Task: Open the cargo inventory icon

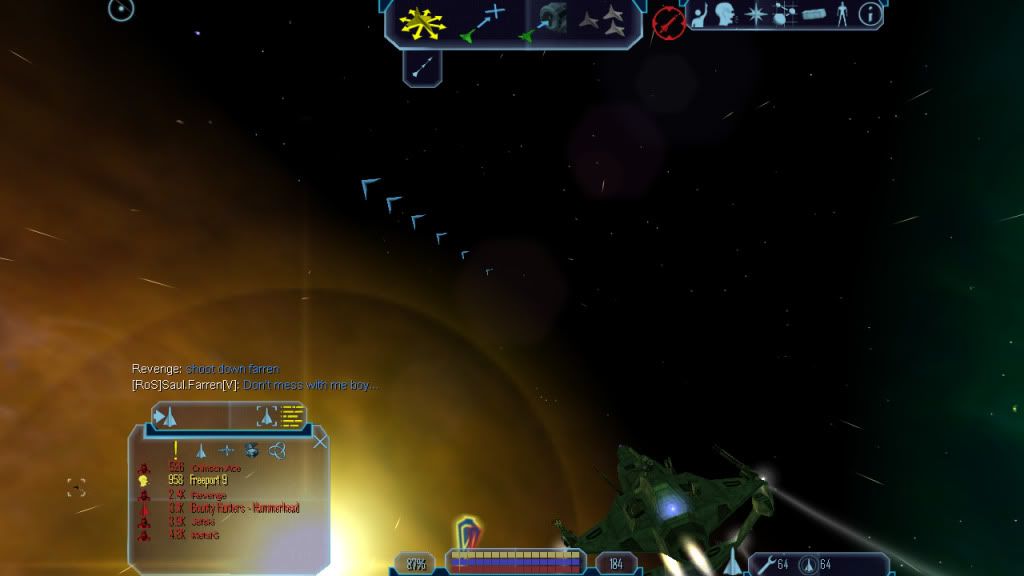Action: 814,15
